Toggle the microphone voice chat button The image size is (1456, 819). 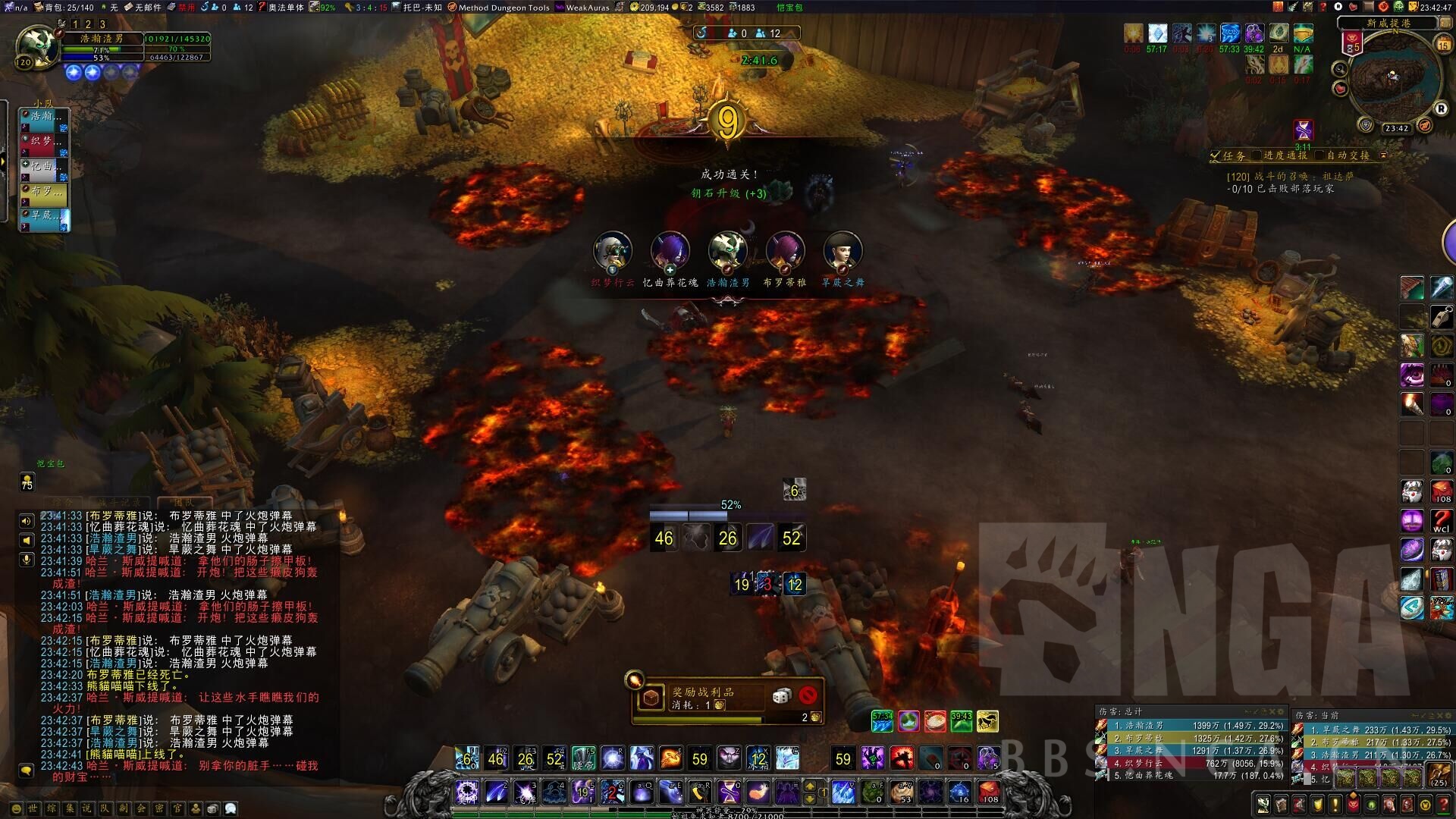27,560
